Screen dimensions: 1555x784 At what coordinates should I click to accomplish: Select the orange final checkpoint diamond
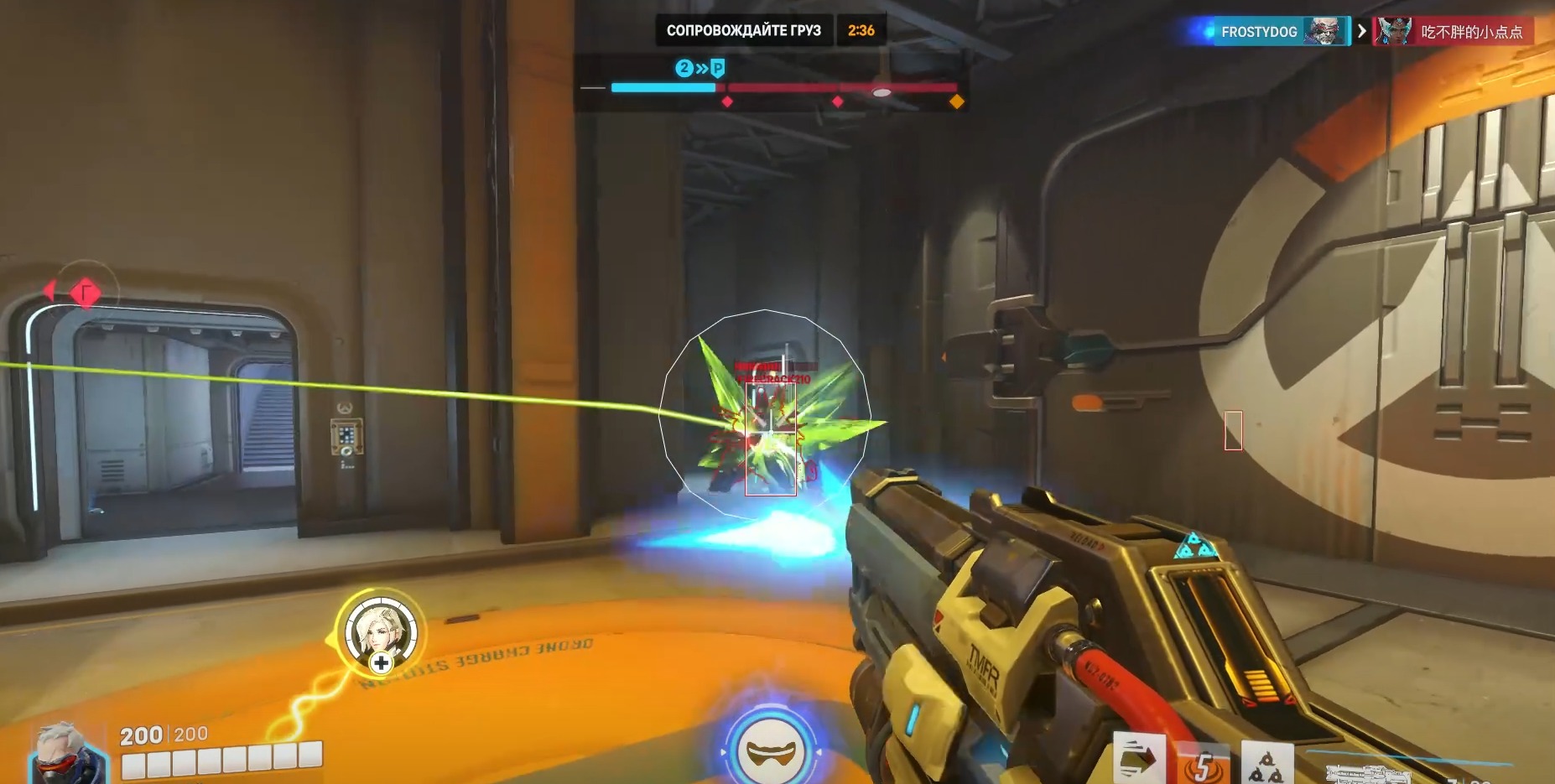point(956,102)
